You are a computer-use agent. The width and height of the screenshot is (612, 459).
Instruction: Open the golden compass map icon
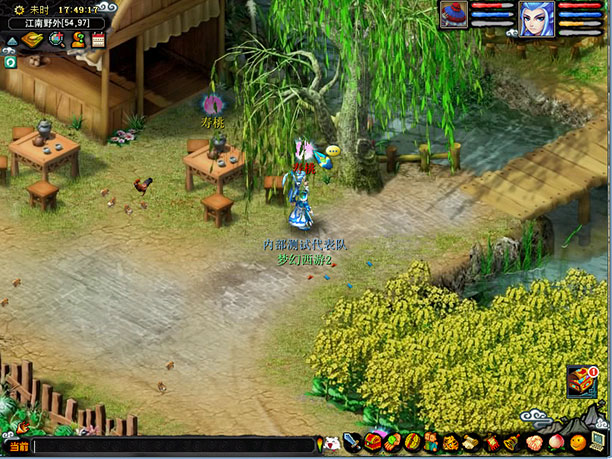click(33, 40)
